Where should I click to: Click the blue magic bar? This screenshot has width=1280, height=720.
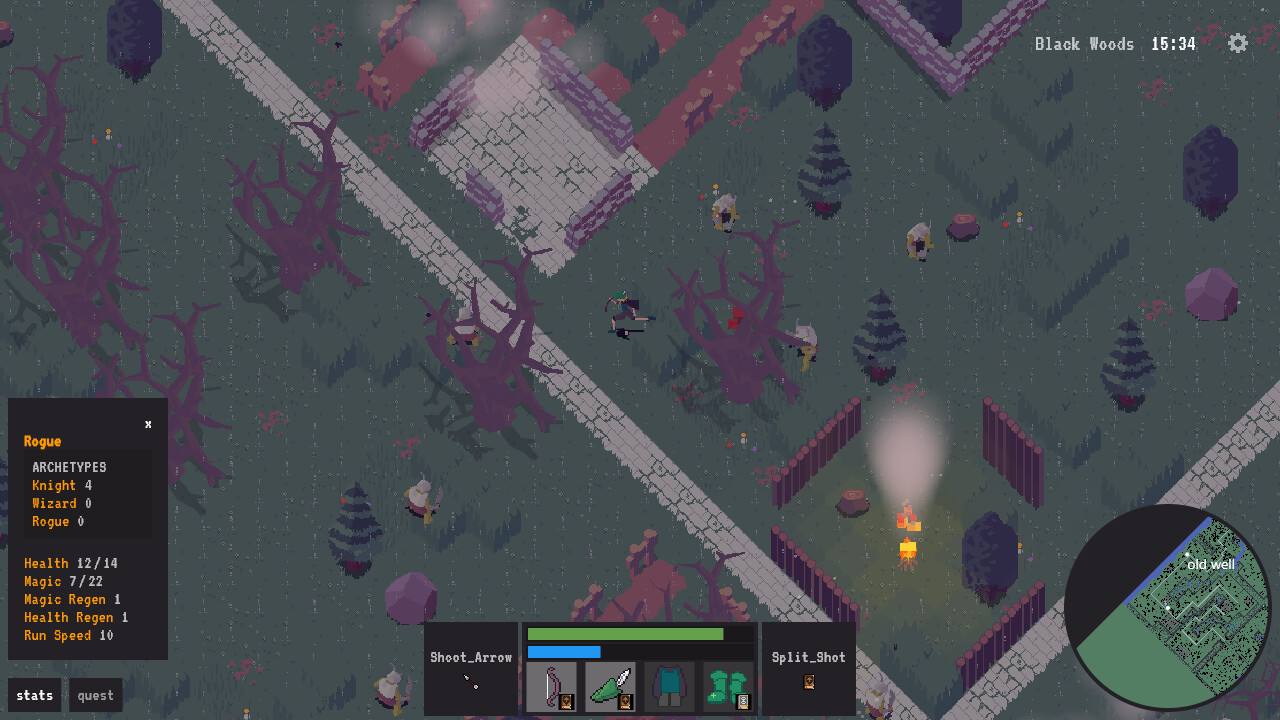pos(565,651)
